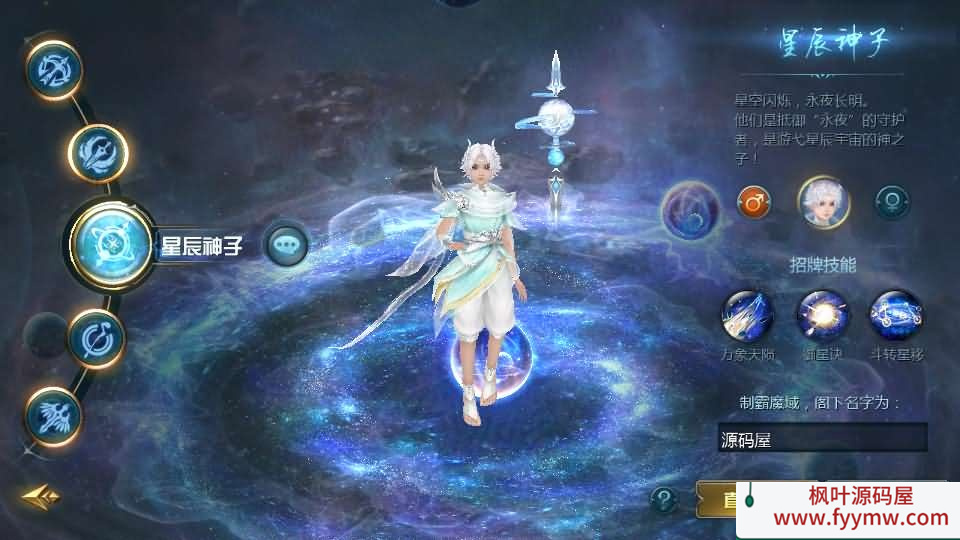This screenshot has width=960, height=540.
Task: Select the female gender symbol
Action: 892,203
